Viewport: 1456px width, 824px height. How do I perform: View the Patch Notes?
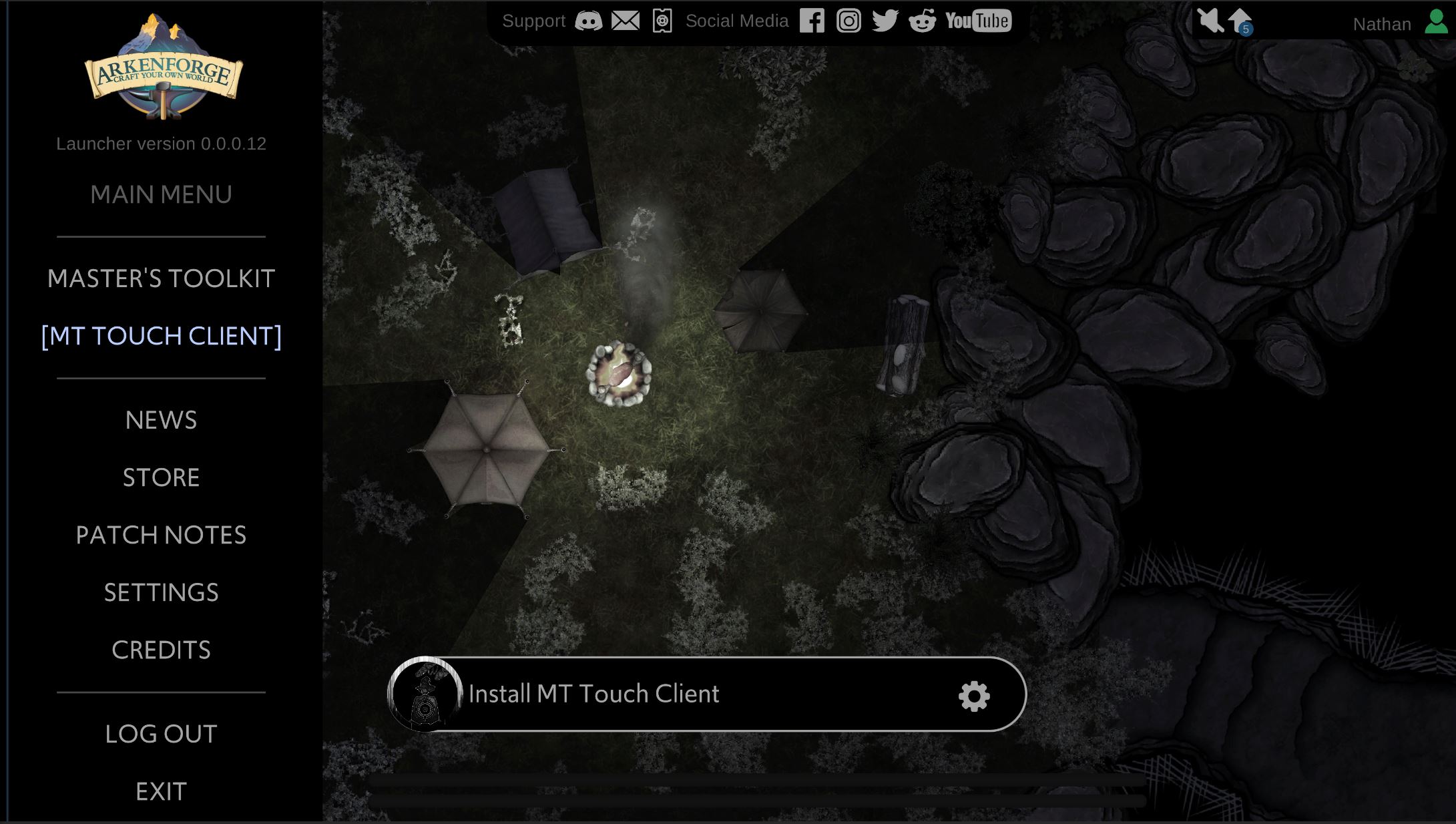161,535
